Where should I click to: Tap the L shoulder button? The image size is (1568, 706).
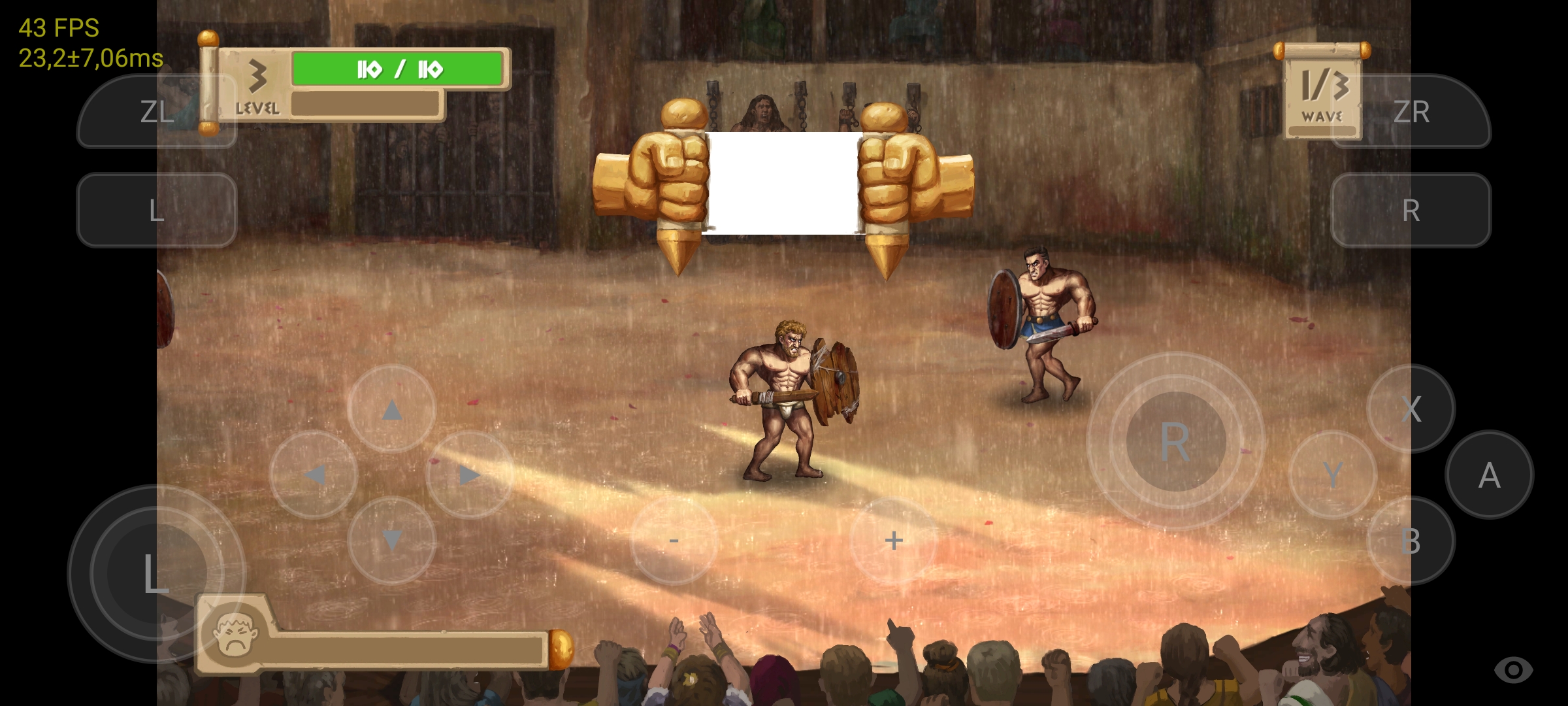tap(155, 210)
